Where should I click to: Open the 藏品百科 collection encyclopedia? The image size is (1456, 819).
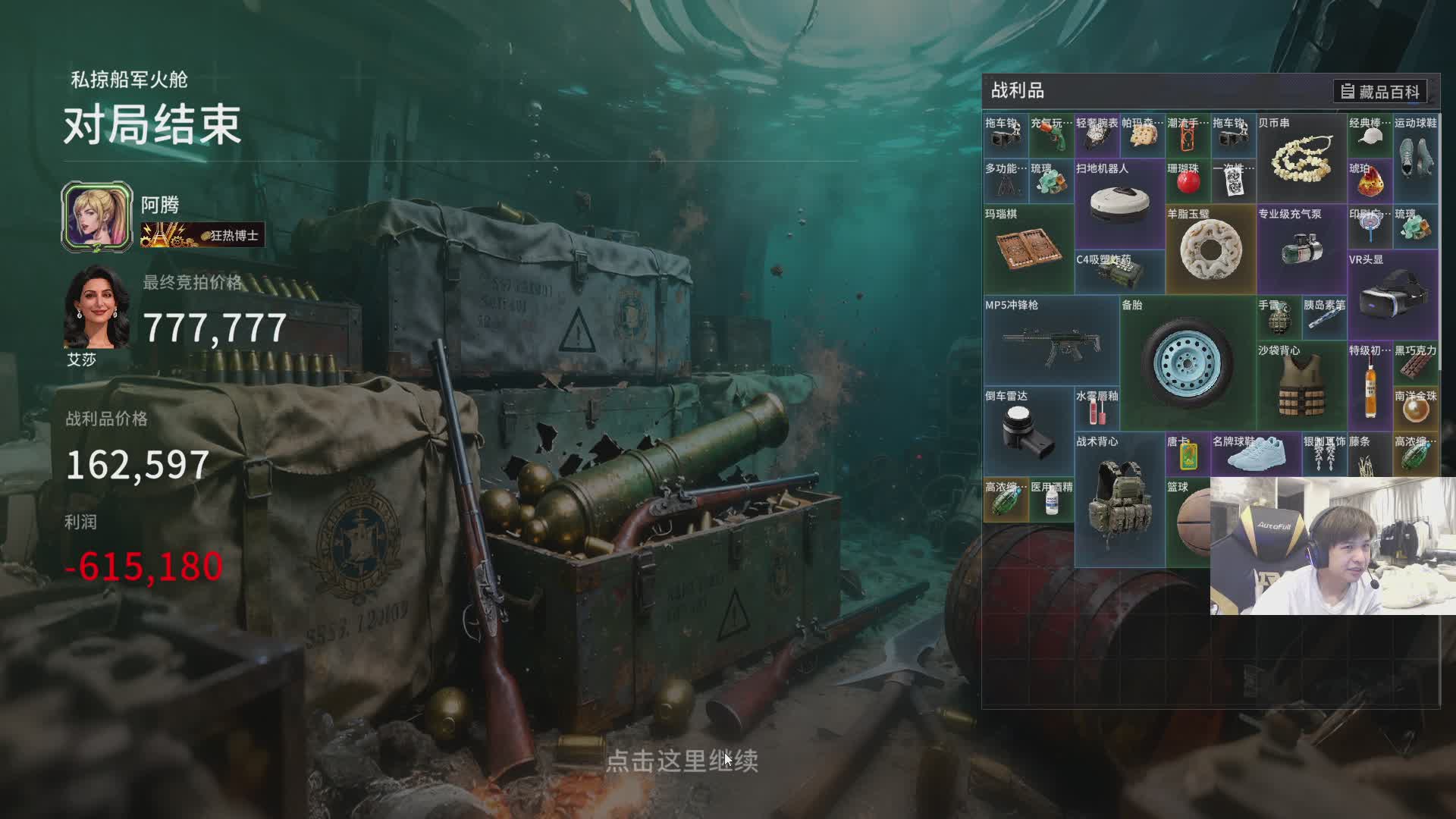pos(1380,92)
